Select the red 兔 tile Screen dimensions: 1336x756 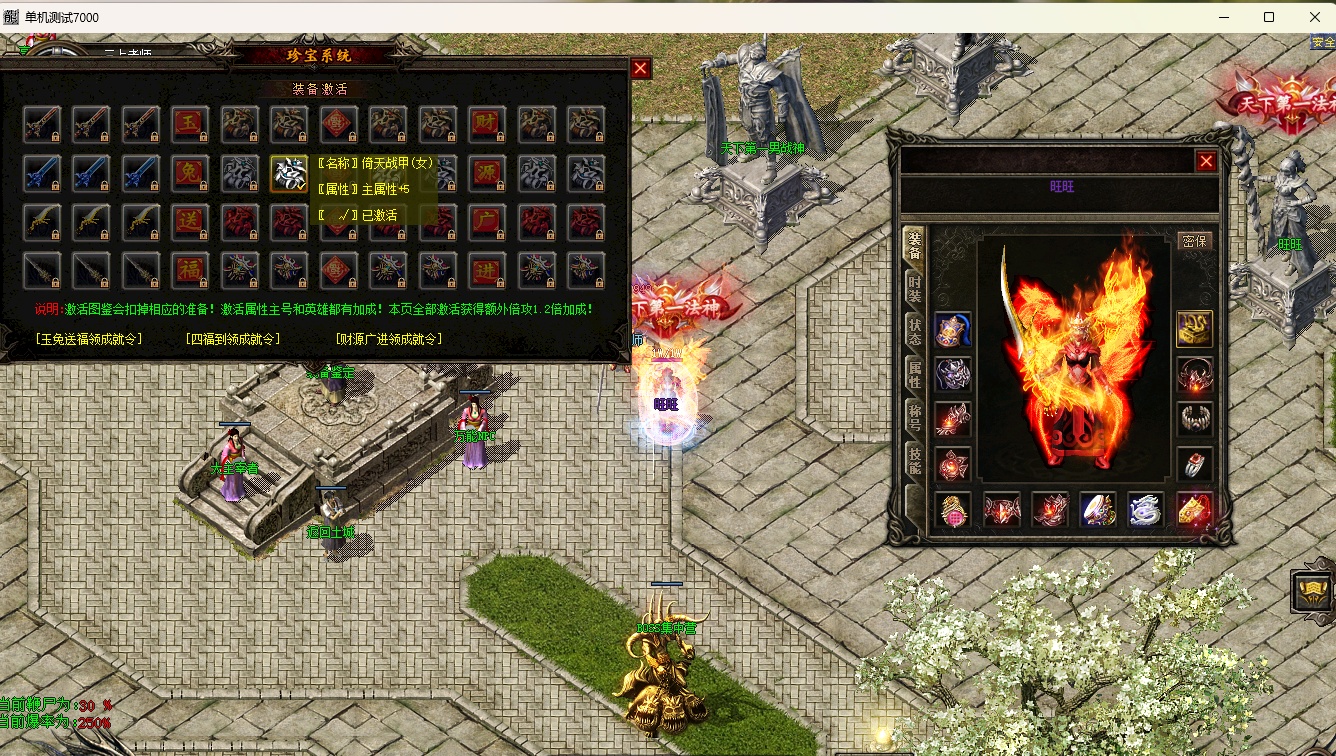pos(189,173)
